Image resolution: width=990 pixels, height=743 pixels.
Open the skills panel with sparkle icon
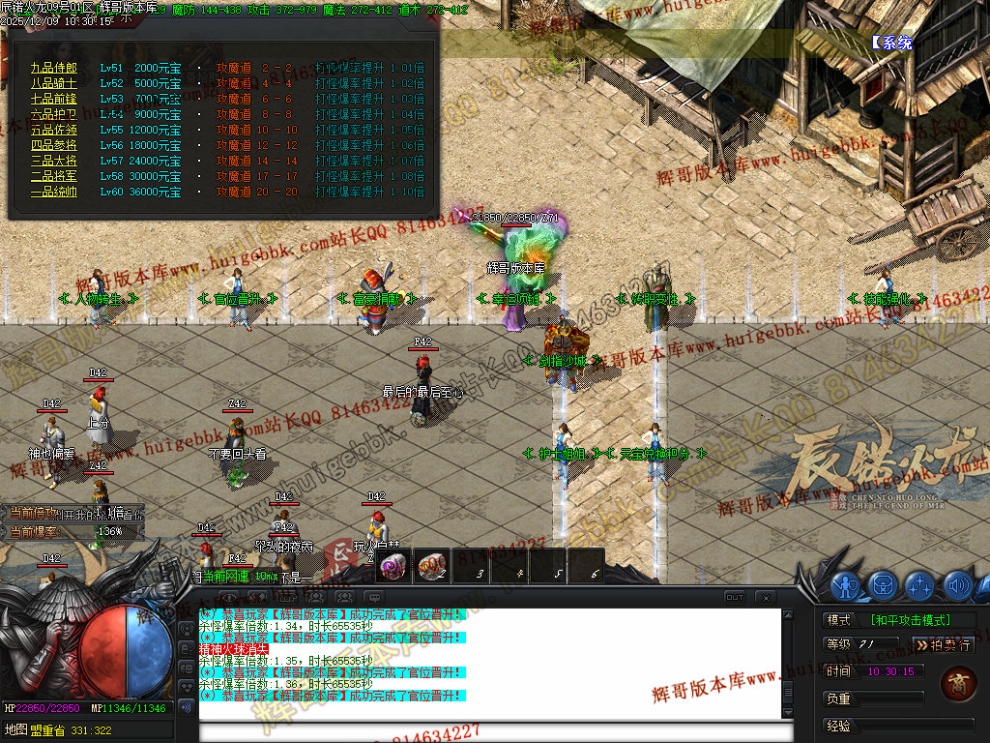(x=920, y=585)
